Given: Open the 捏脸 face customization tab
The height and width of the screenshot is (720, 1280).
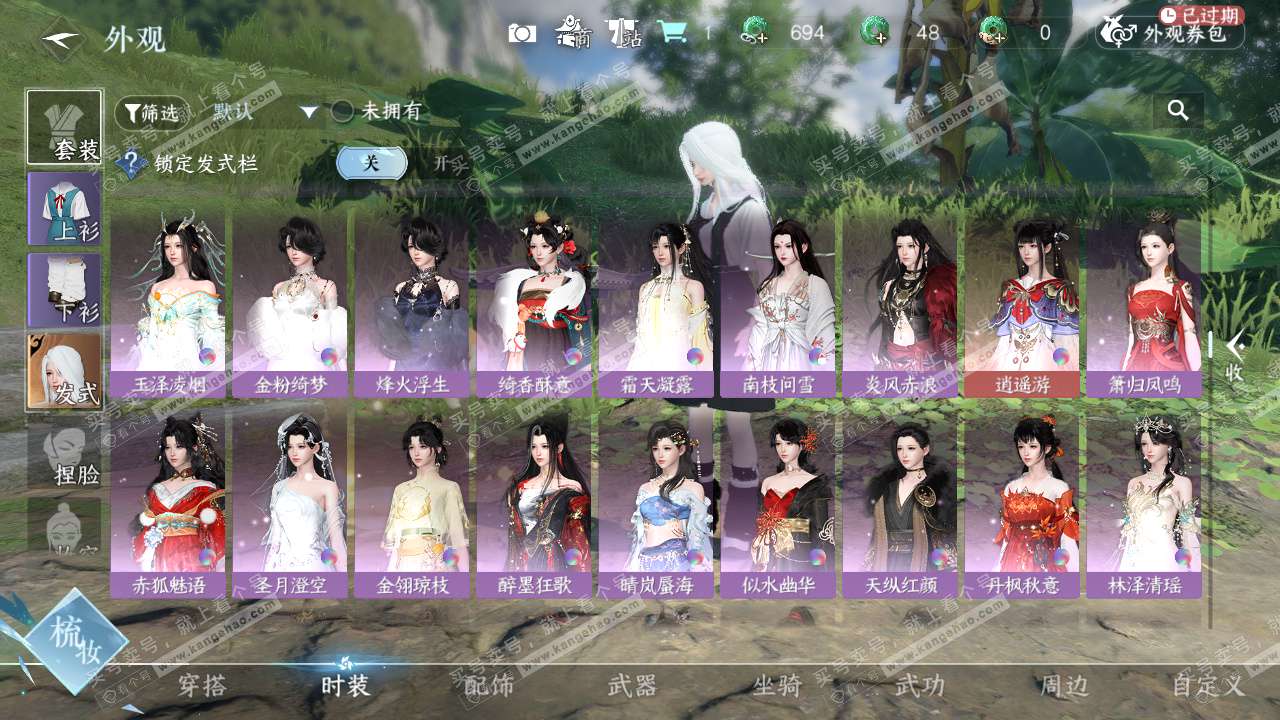Looking at the screenshot, I should pyautogui.click(x=64, y=455).
